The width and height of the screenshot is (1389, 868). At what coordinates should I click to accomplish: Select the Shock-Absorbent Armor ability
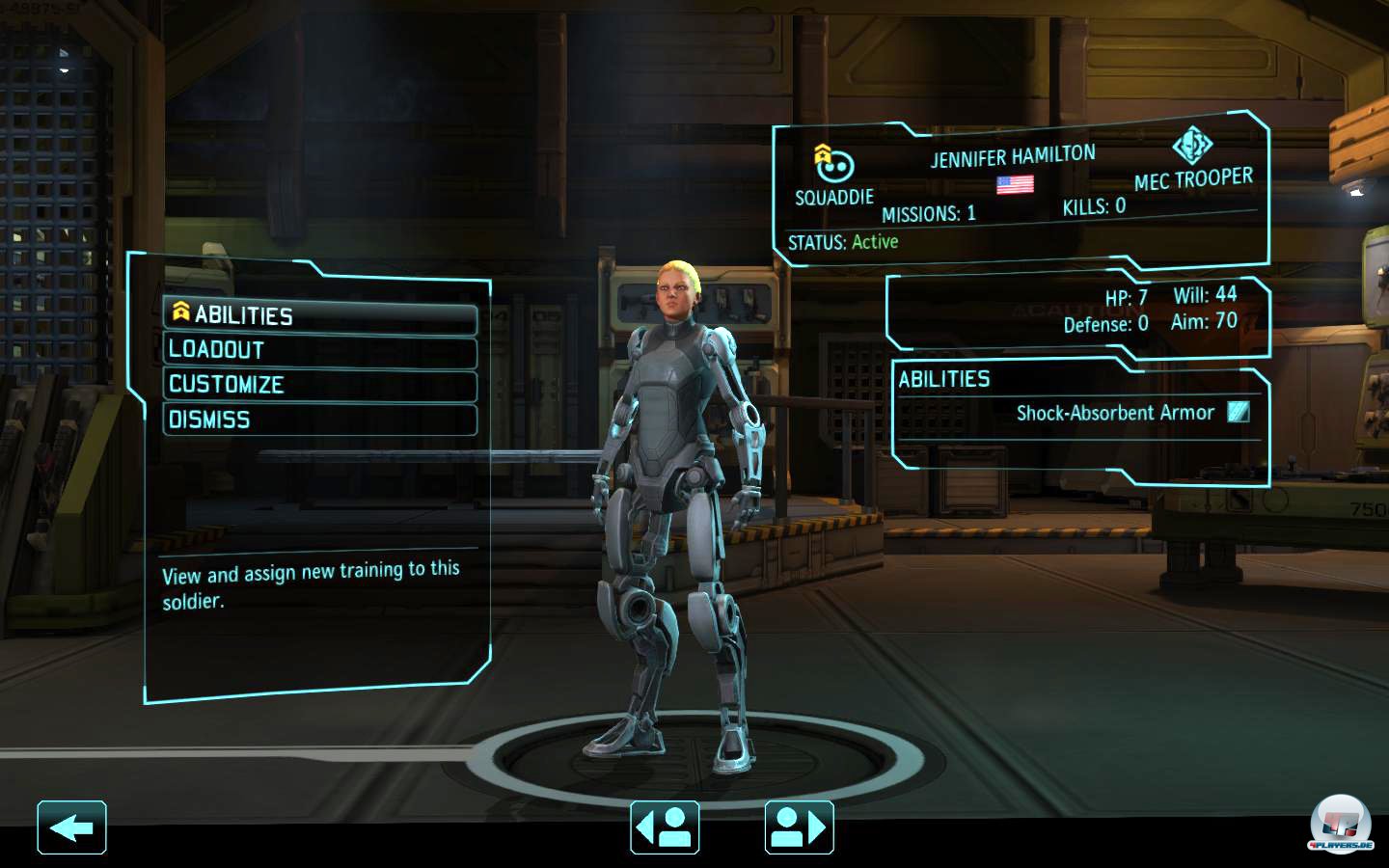(1115, 413)
